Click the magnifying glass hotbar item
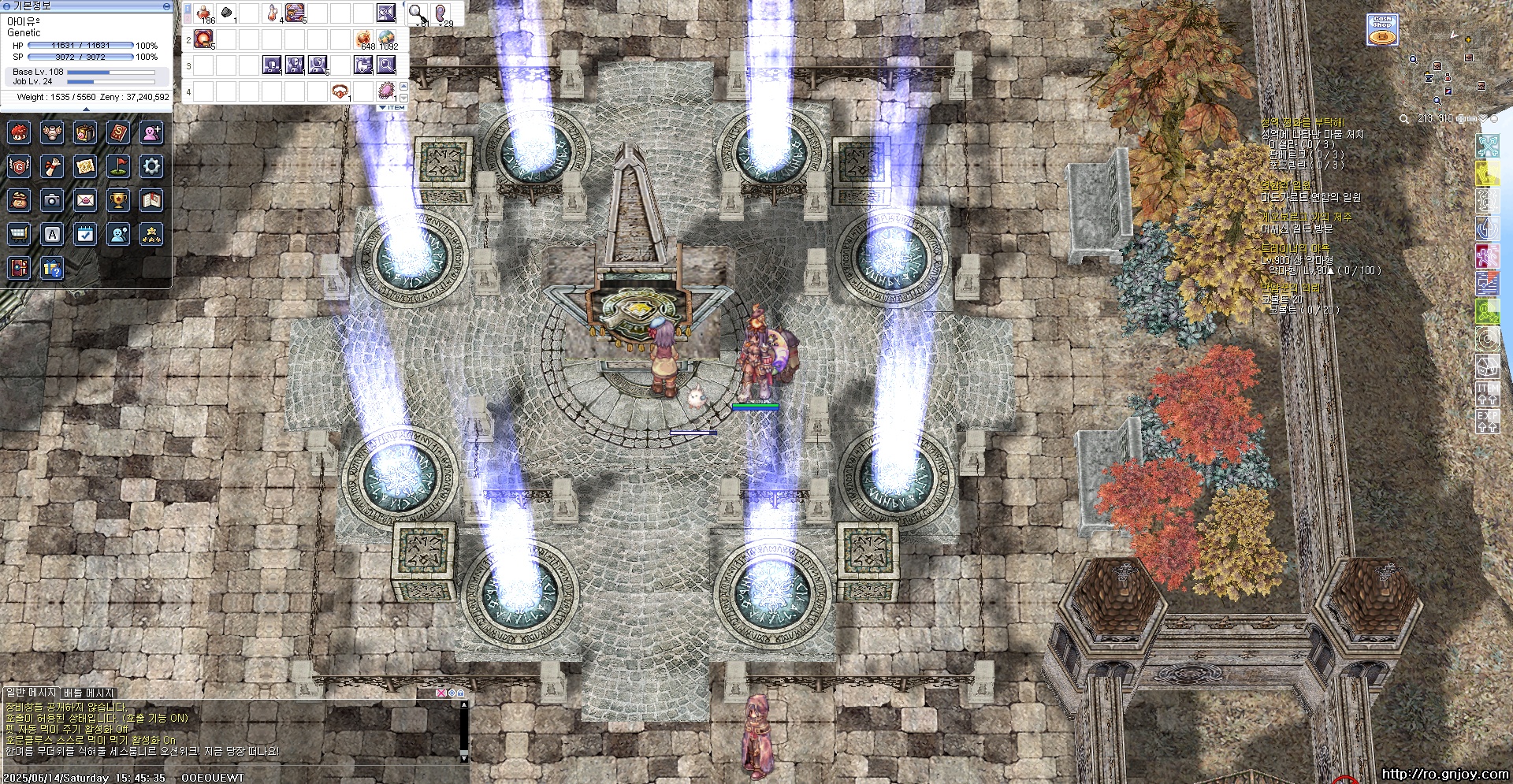The height and width of the screenshot is (784, 1513). (417, 13)
